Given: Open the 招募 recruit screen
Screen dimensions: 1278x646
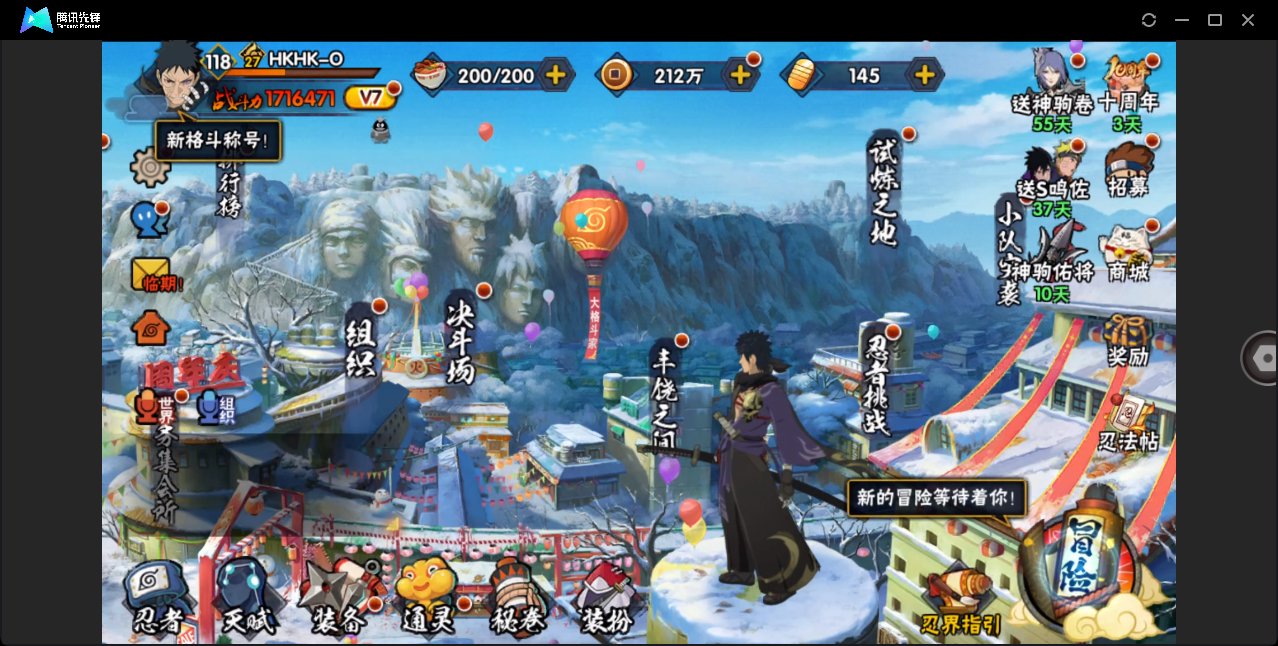Looking at the screenshot, I should coord(1128,168).
